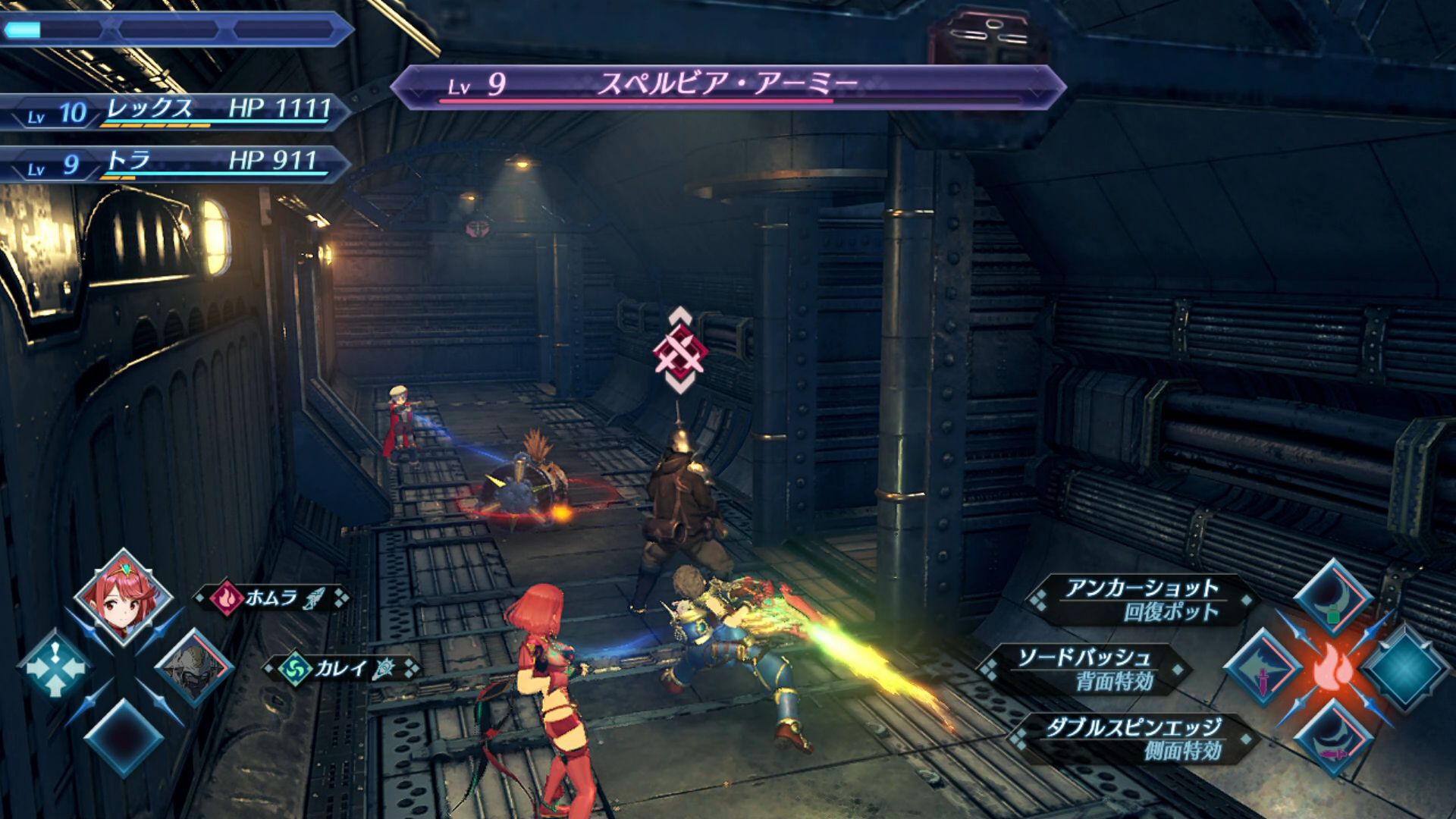Trigger the Double Spin Edge art icon
Screen dimensions: 1456x819
[1332, 739]
